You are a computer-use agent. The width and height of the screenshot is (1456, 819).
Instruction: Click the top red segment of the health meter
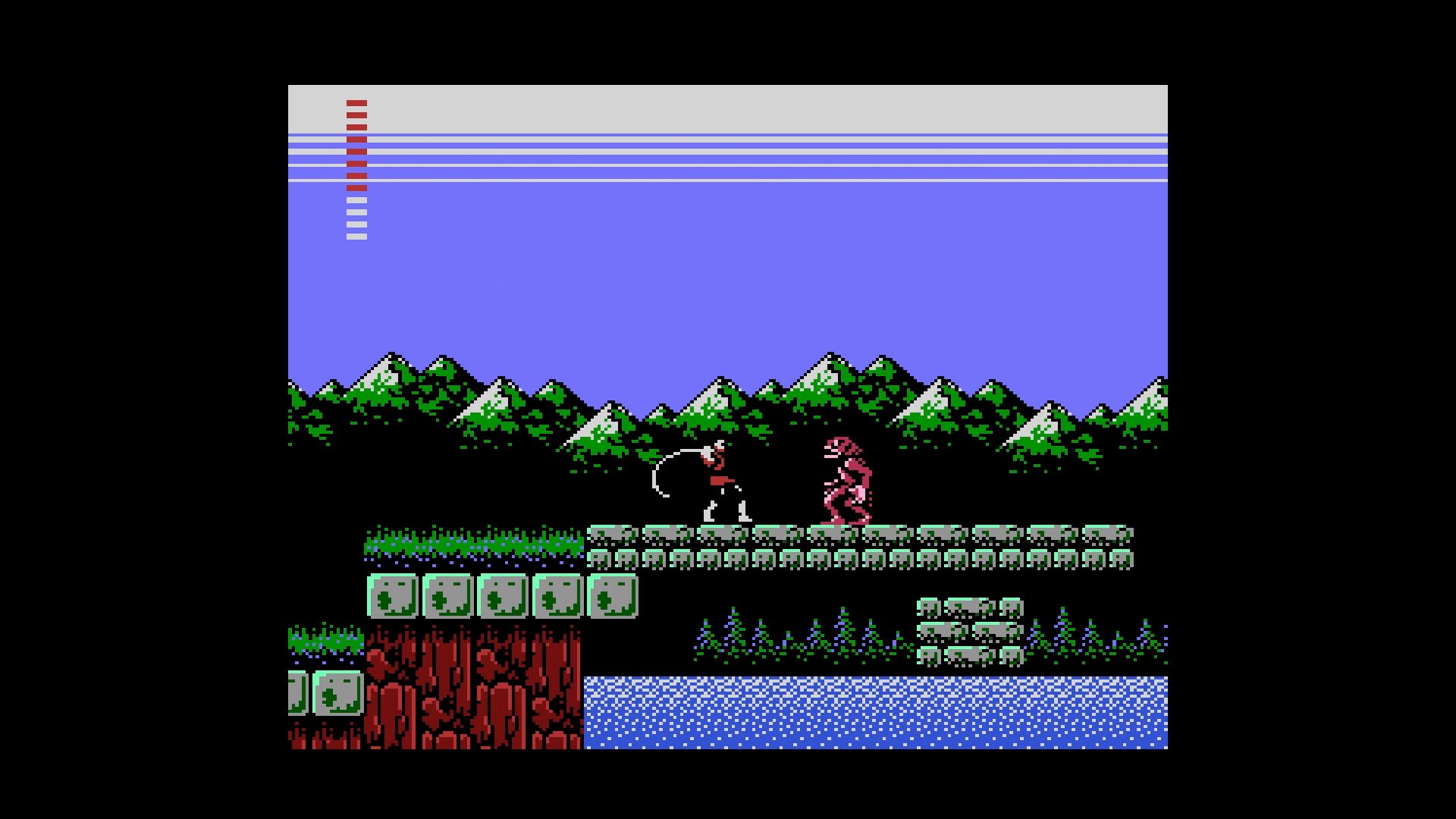(x=356, y=104)
